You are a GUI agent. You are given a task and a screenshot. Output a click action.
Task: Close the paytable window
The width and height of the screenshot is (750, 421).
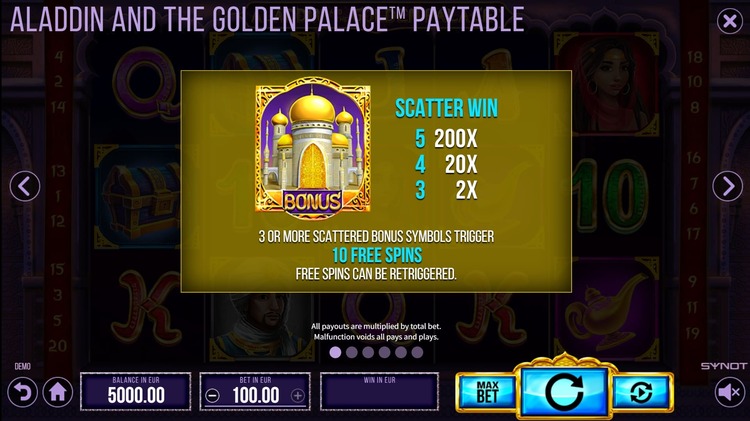tap(728, 18)
